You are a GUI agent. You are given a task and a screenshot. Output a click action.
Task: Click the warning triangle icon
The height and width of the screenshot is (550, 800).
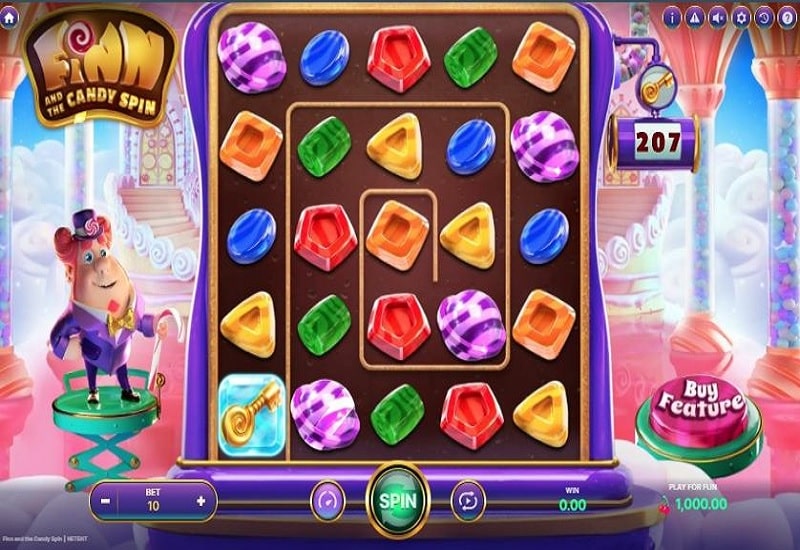[x=695, y=17]
